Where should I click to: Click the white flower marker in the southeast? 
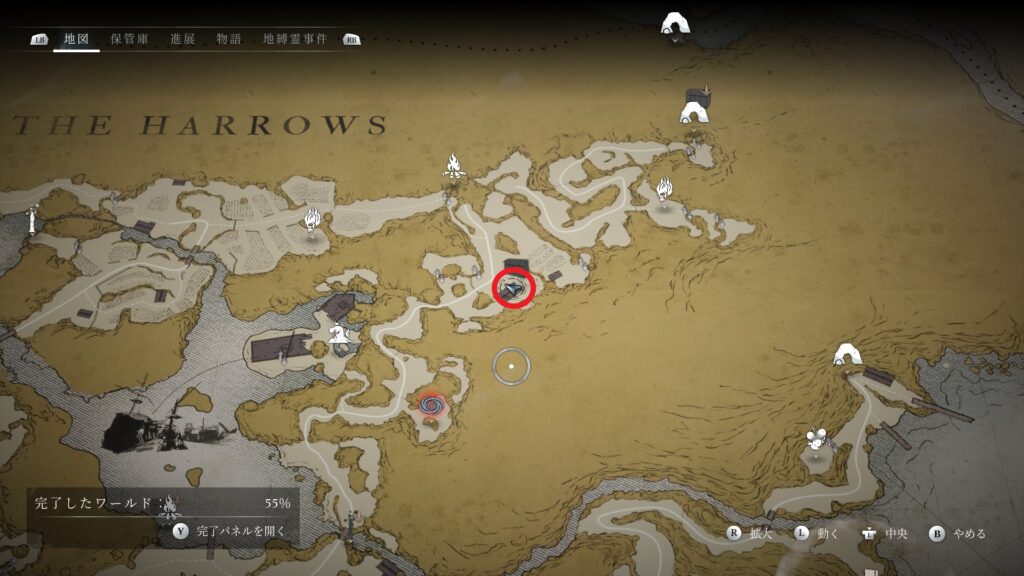[x=817, y=439]
